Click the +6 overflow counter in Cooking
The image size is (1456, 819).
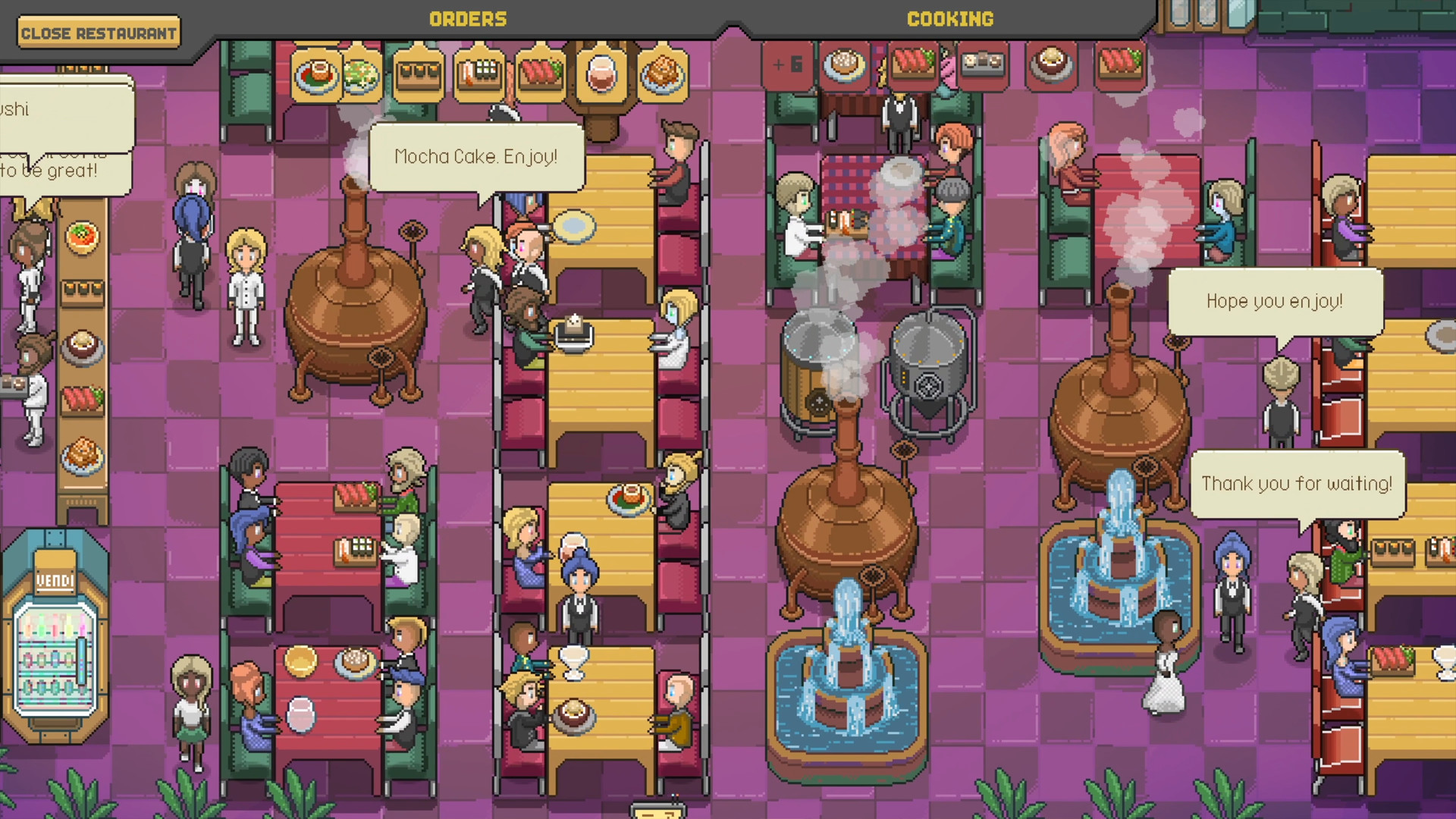pos(787,66)
